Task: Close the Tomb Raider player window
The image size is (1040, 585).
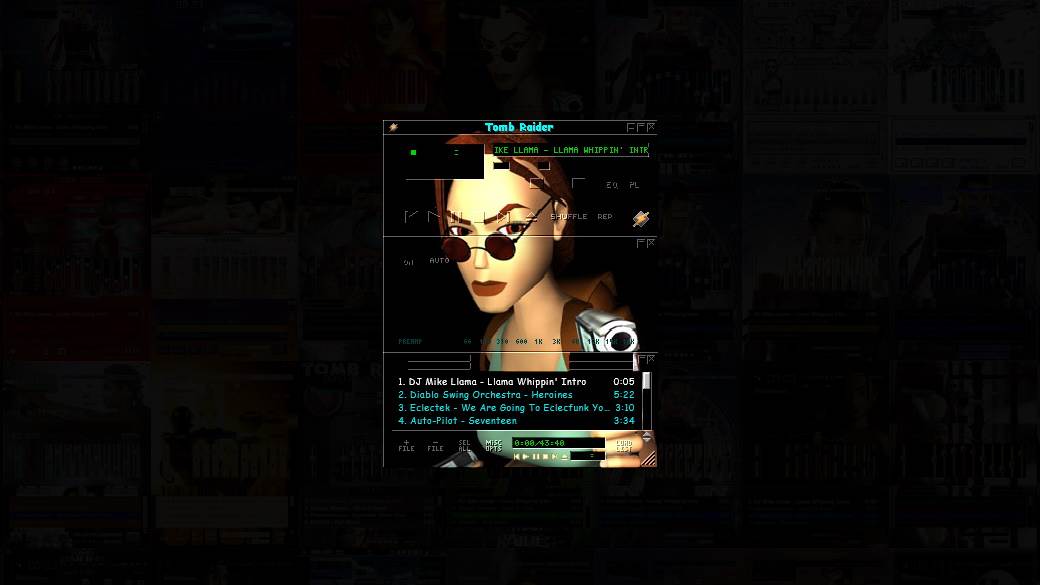Action: pos(651,127)
